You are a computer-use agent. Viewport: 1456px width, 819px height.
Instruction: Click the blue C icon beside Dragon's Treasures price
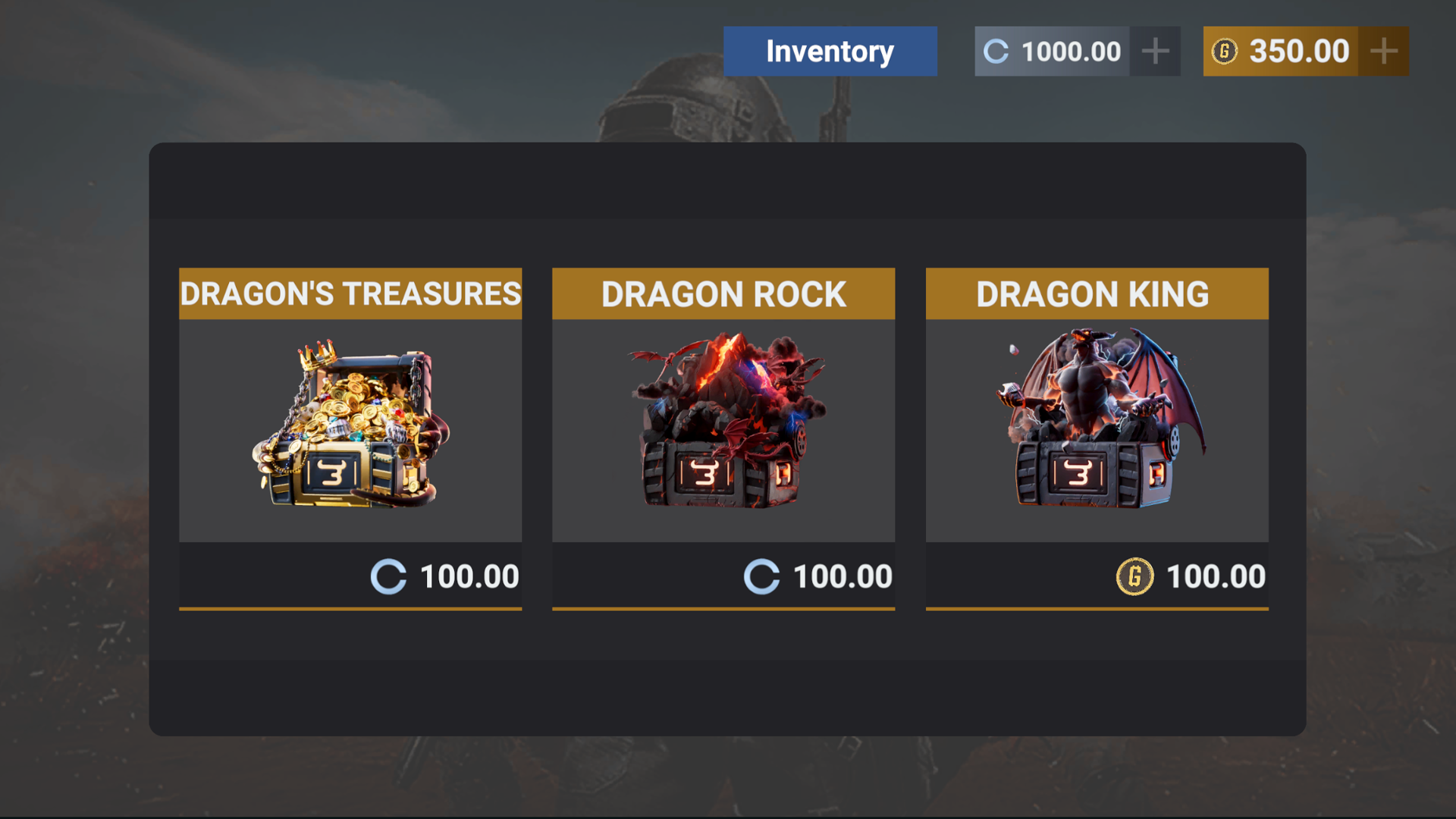pos(389,576)
